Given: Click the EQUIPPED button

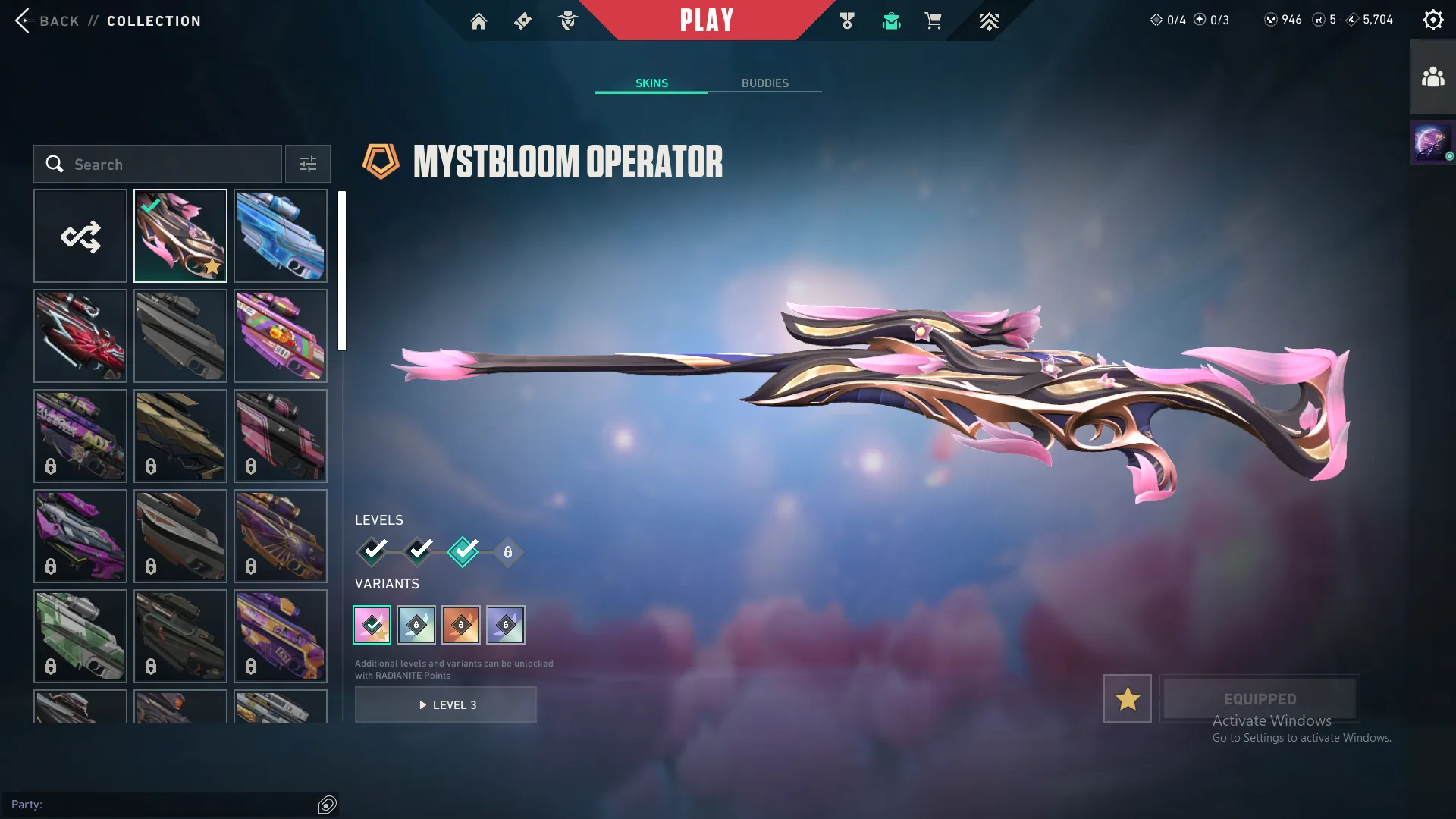Looking at the screenshot, I should coord(1260,698).
